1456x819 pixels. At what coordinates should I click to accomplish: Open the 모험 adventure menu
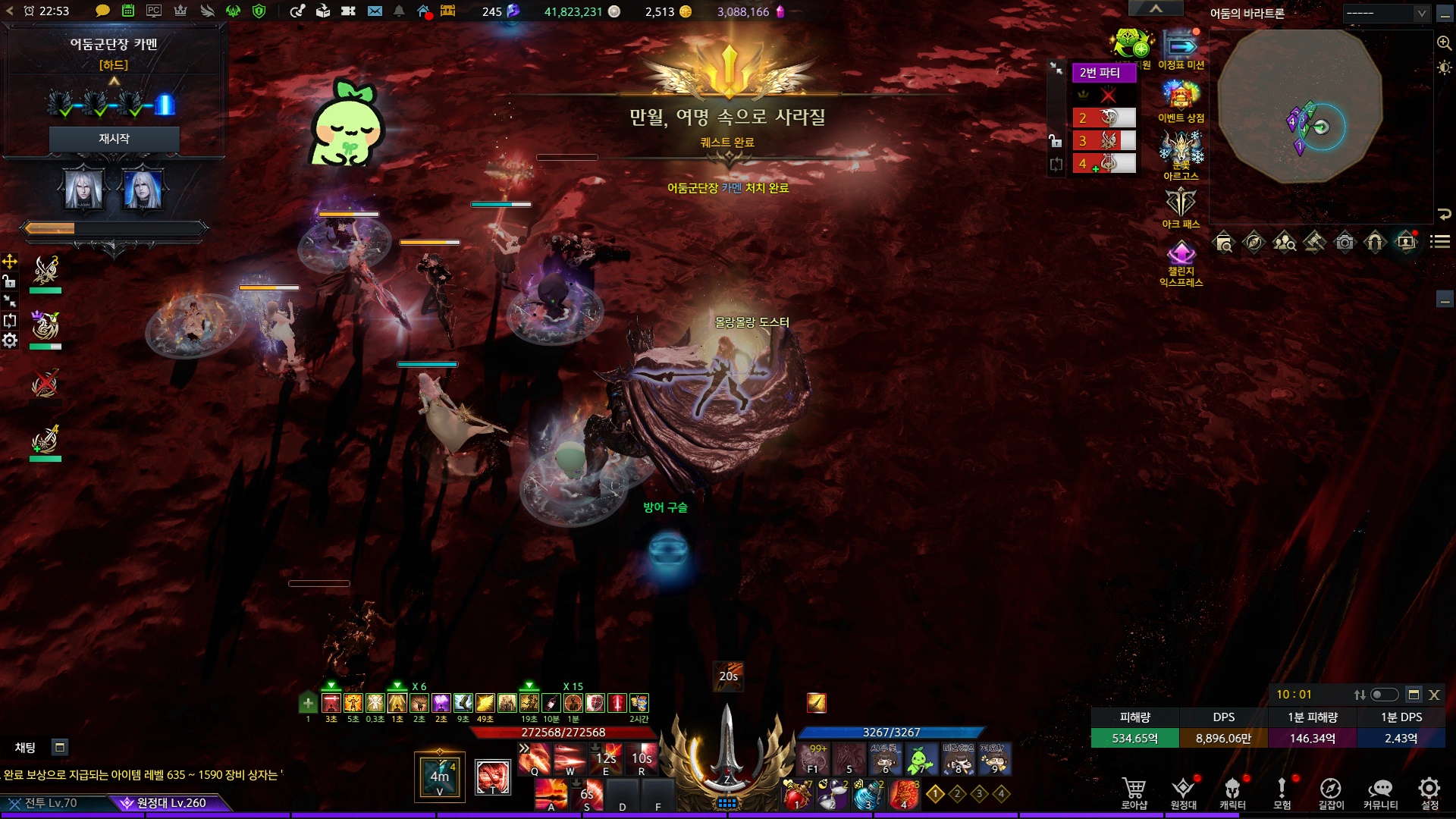(1282, 792)
